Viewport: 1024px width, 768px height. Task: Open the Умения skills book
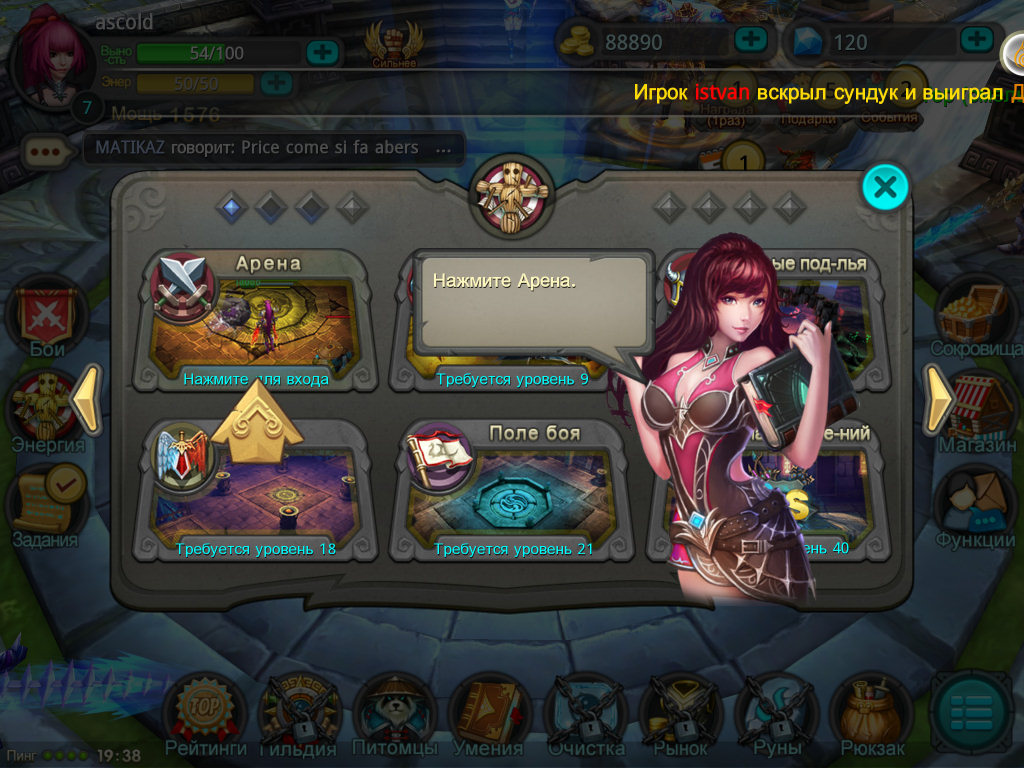point(489,713)
